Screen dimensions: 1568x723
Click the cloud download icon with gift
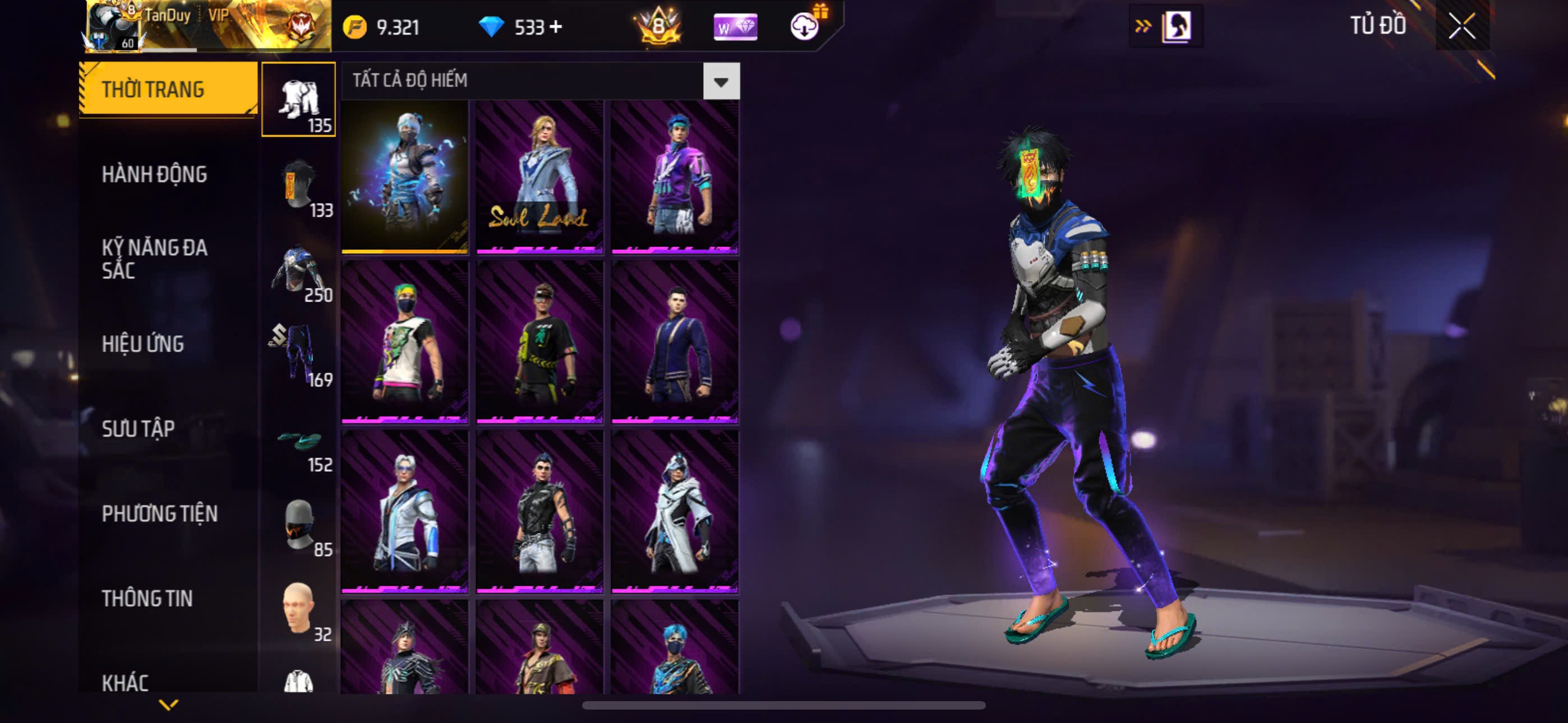805,26
